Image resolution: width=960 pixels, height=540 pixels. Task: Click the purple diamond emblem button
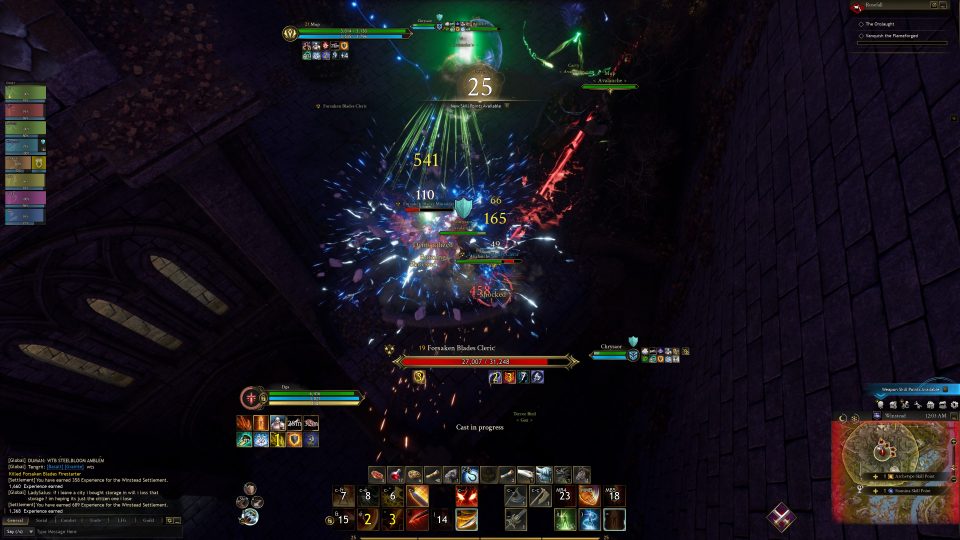[x=781, y=517]
